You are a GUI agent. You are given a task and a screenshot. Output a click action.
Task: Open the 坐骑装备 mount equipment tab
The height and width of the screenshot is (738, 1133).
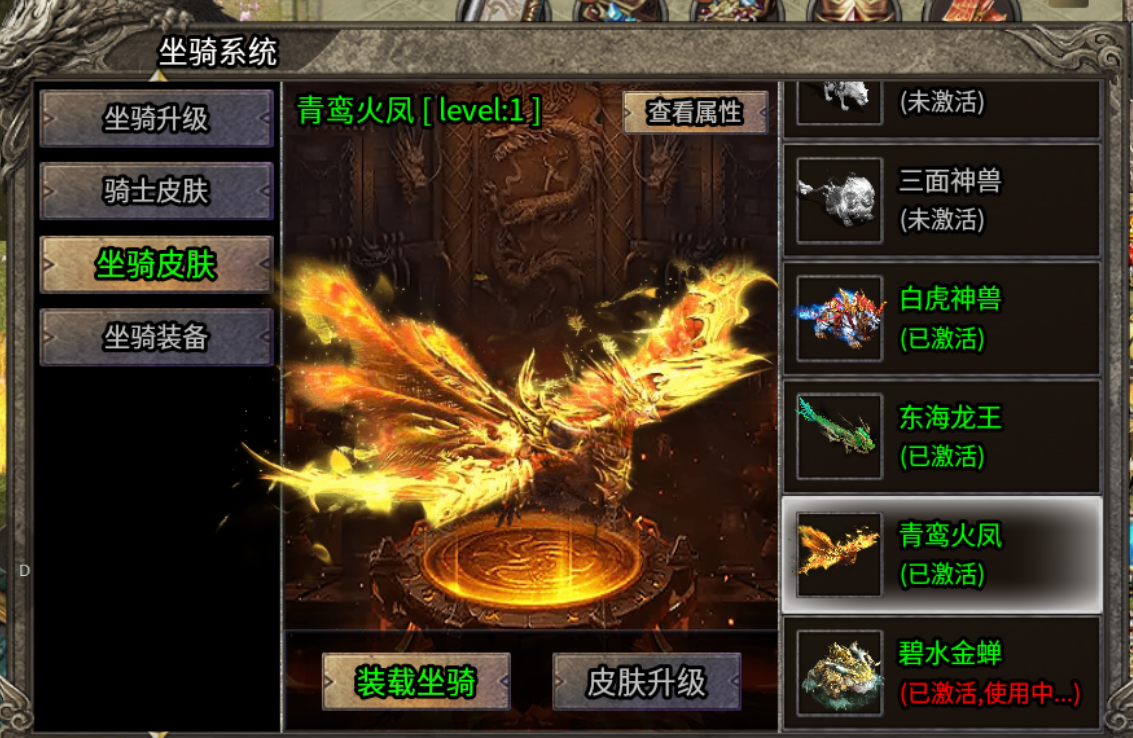[156, 337]
